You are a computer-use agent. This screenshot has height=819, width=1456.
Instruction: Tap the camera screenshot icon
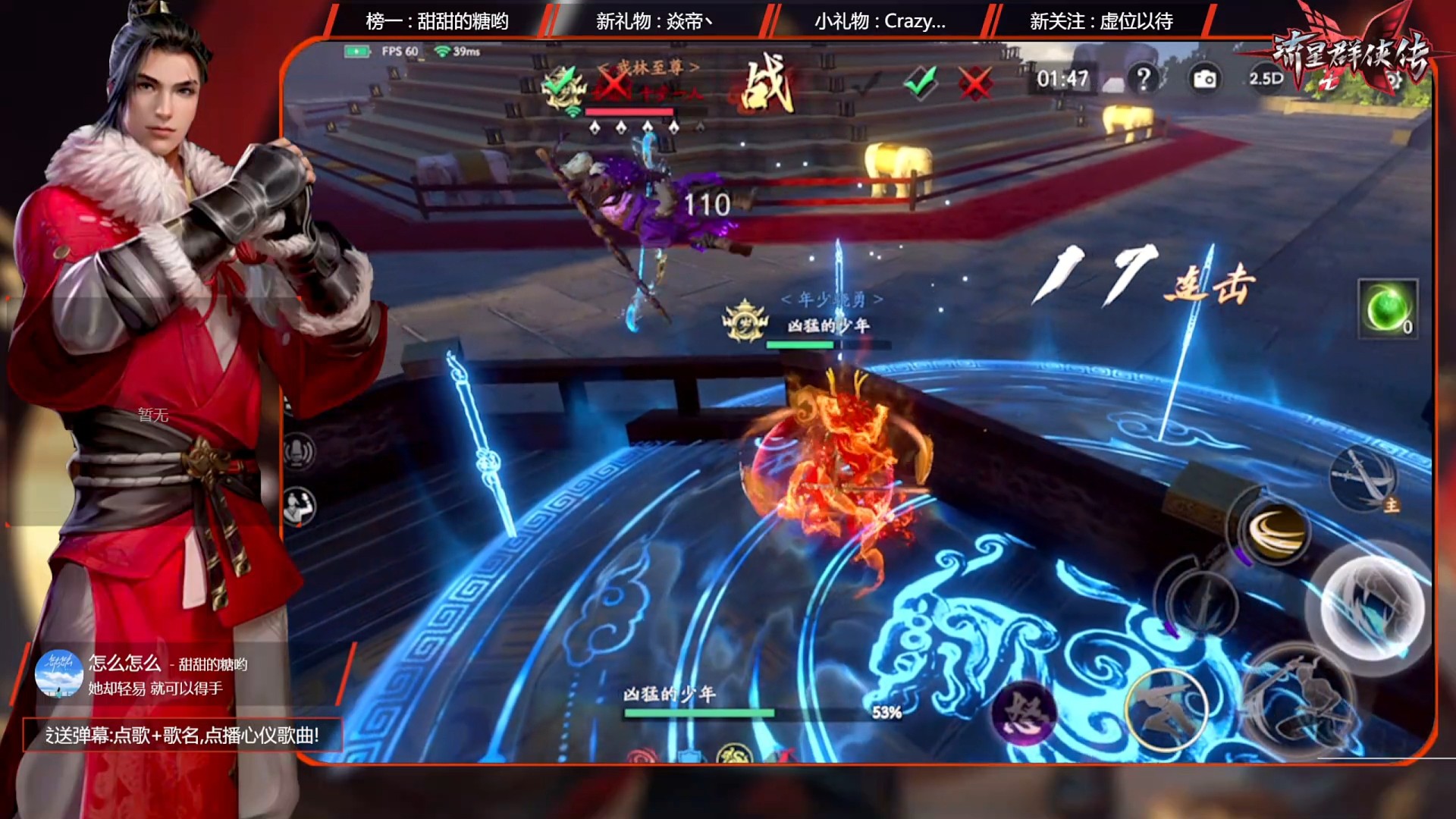click(x=1204, y=79)
